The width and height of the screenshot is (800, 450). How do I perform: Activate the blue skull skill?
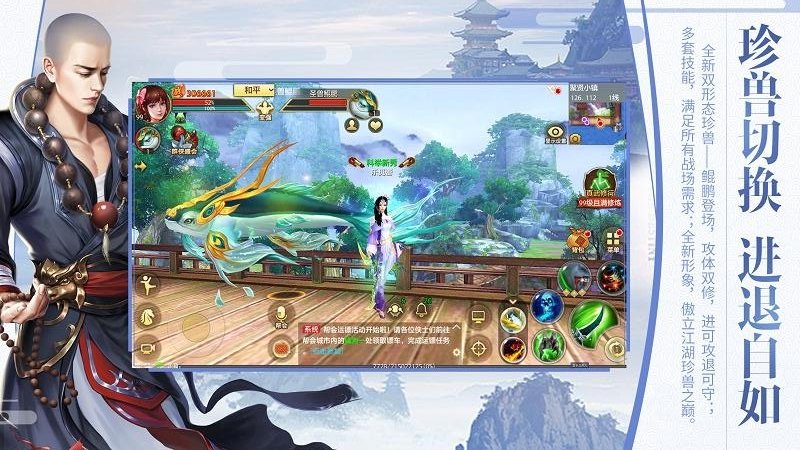coord(547,306)
